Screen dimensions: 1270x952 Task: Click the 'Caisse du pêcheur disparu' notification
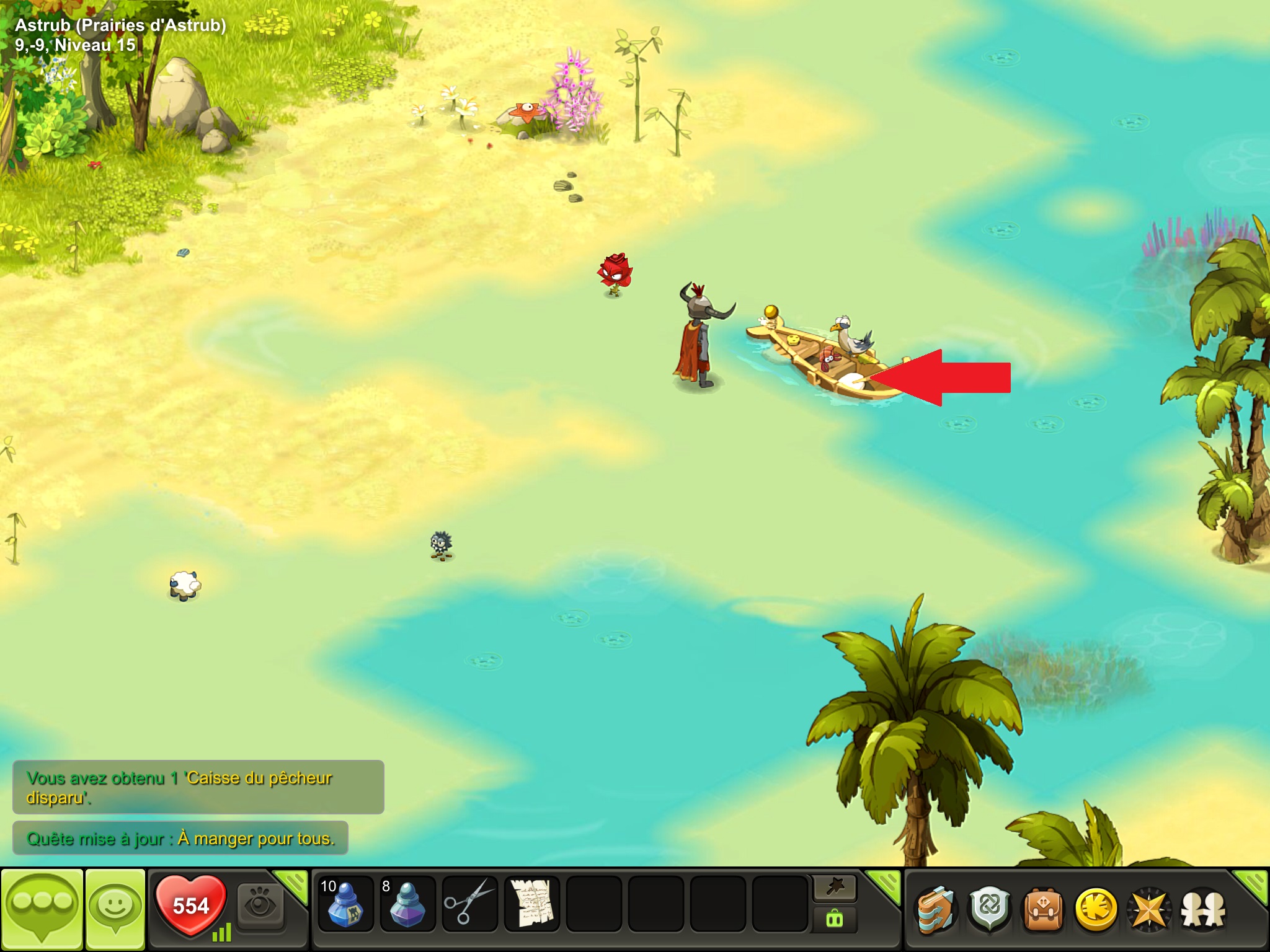[198, 787]
